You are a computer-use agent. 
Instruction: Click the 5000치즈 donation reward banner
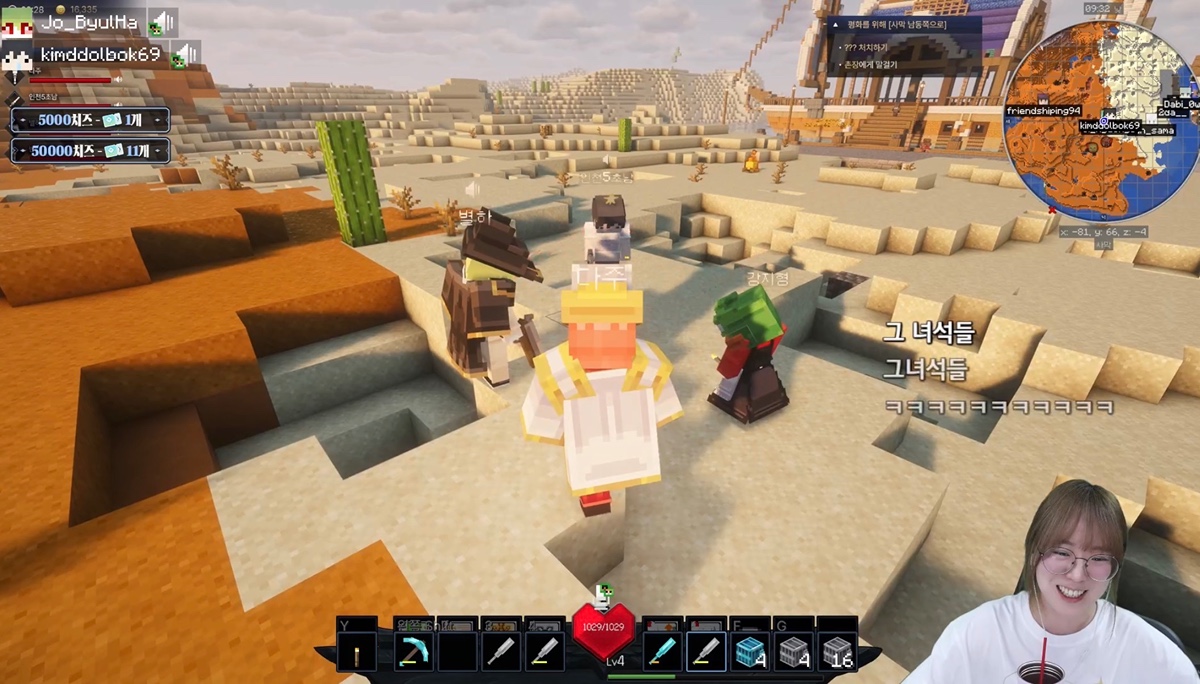pyautogui.click(x=89, y=120)
